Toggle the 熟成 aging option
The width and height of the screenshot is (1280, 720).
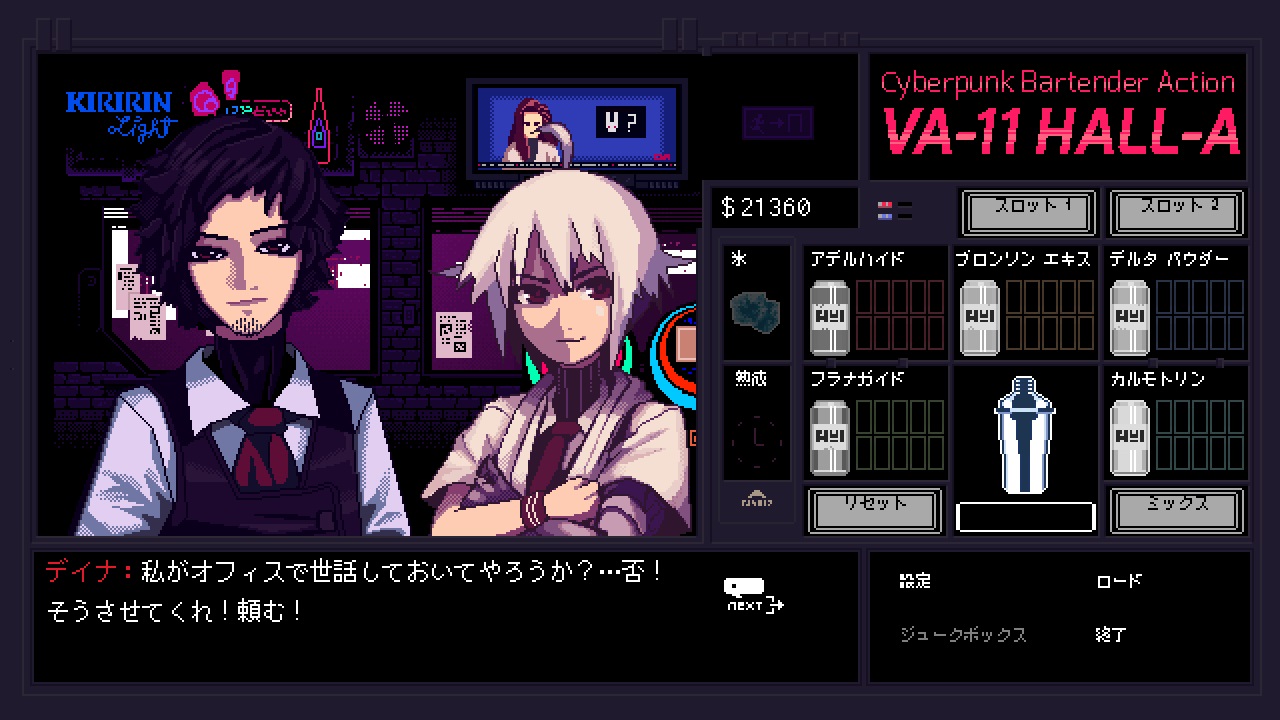pos(756,379)
